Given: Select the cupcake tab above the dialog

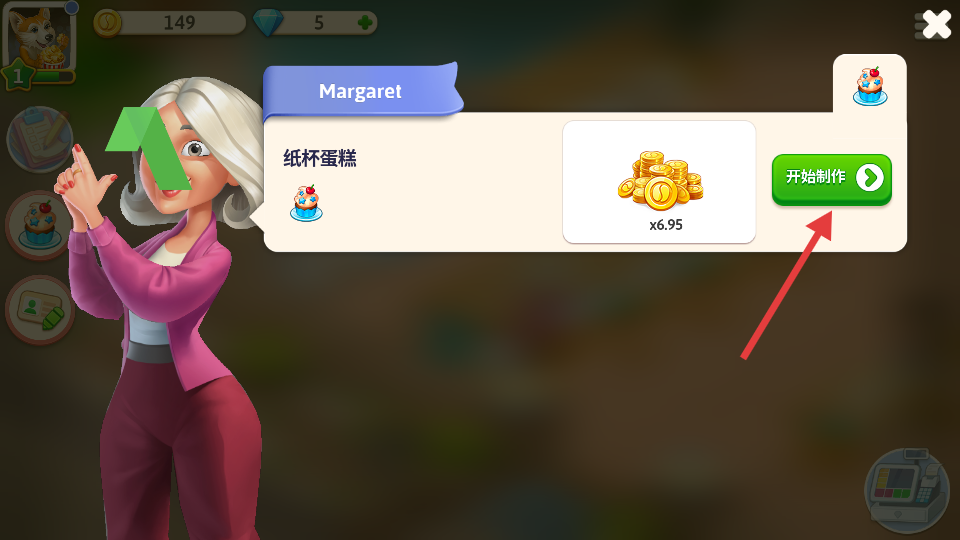Looking at the screenshot, I should [x=869, y=87].
